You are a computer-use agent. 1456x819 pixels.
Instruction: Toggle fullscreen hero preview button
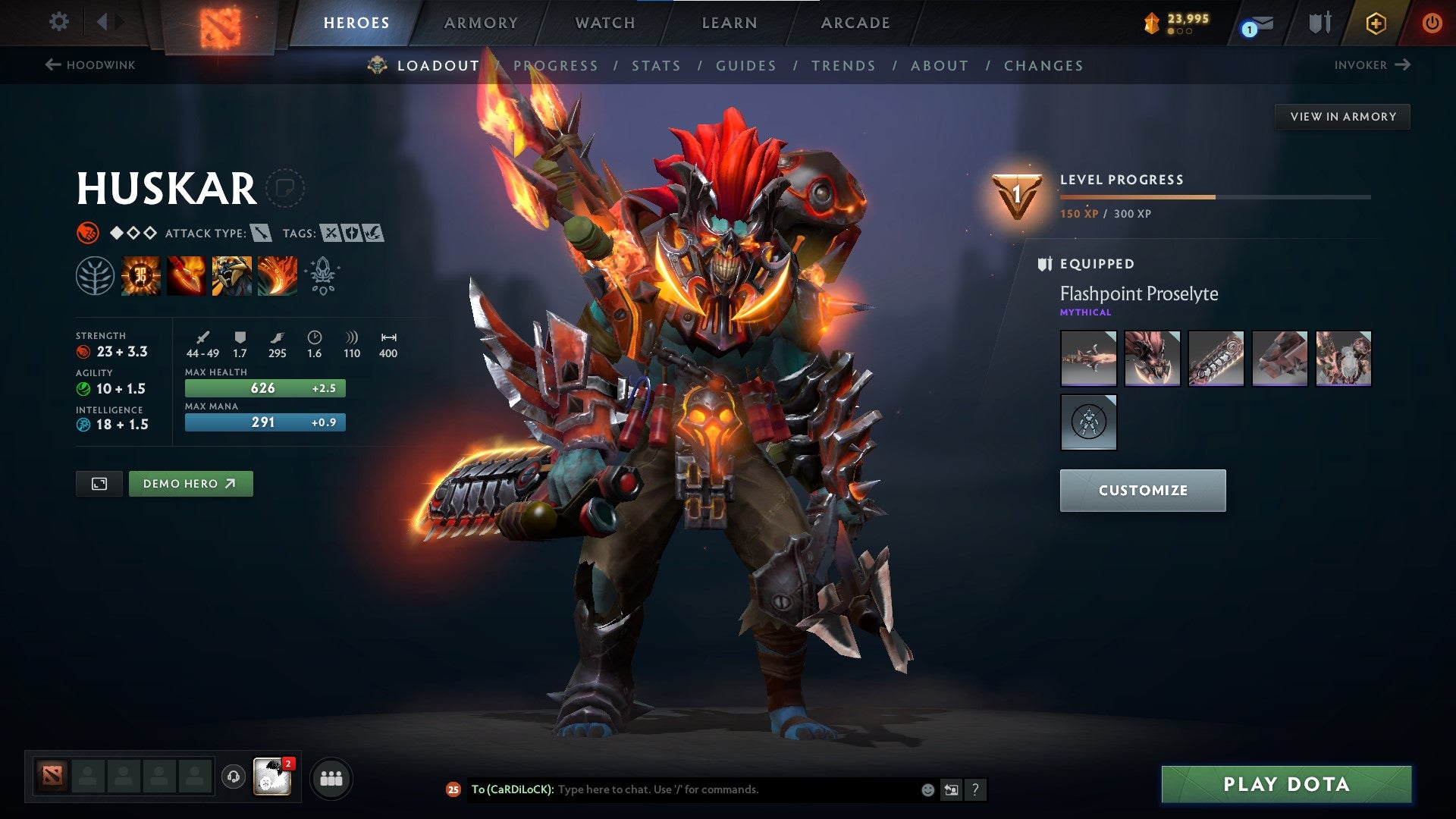click(99, 483)
